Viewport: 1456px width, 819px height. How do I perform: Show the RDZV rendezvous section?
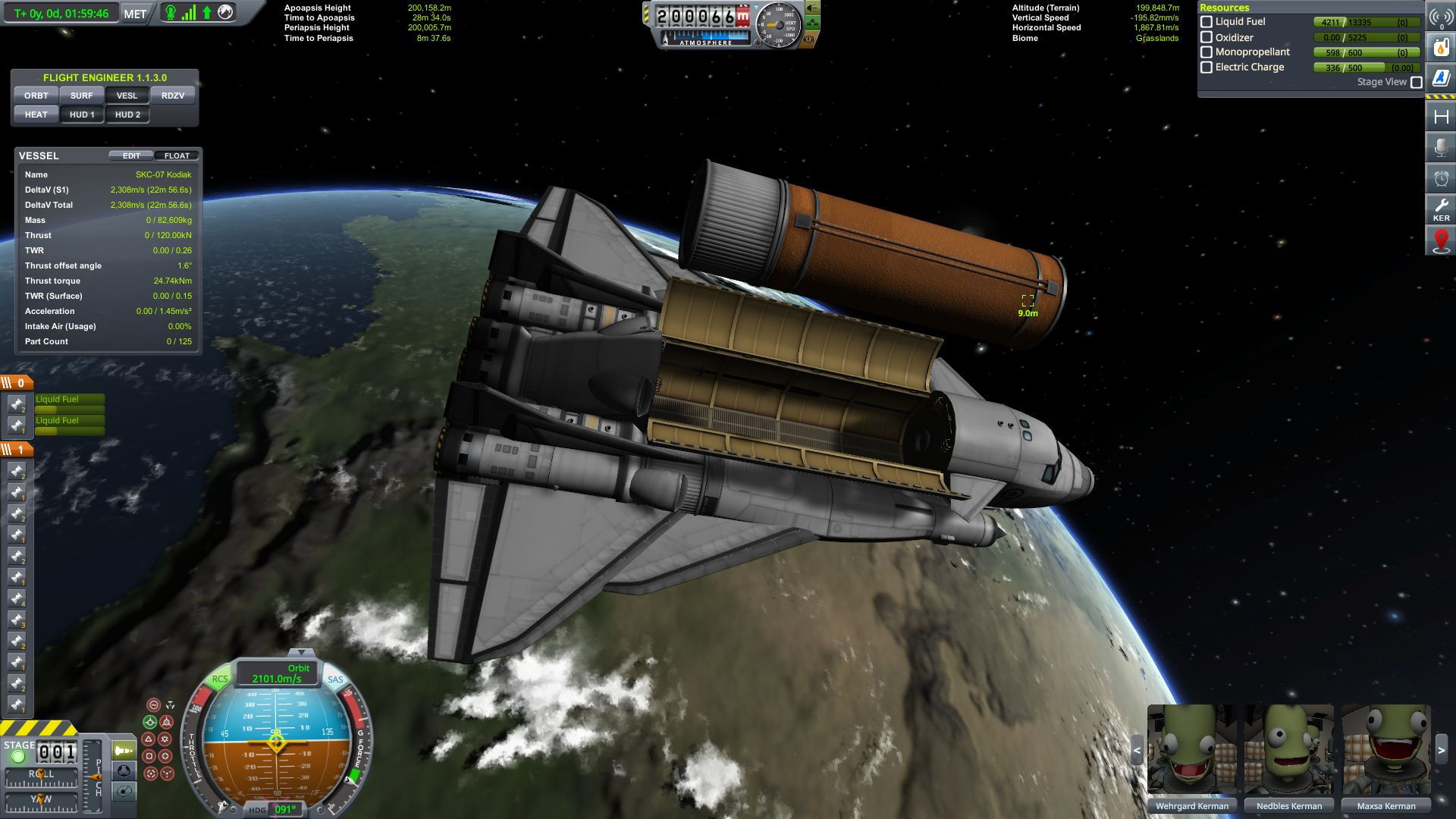173,96
